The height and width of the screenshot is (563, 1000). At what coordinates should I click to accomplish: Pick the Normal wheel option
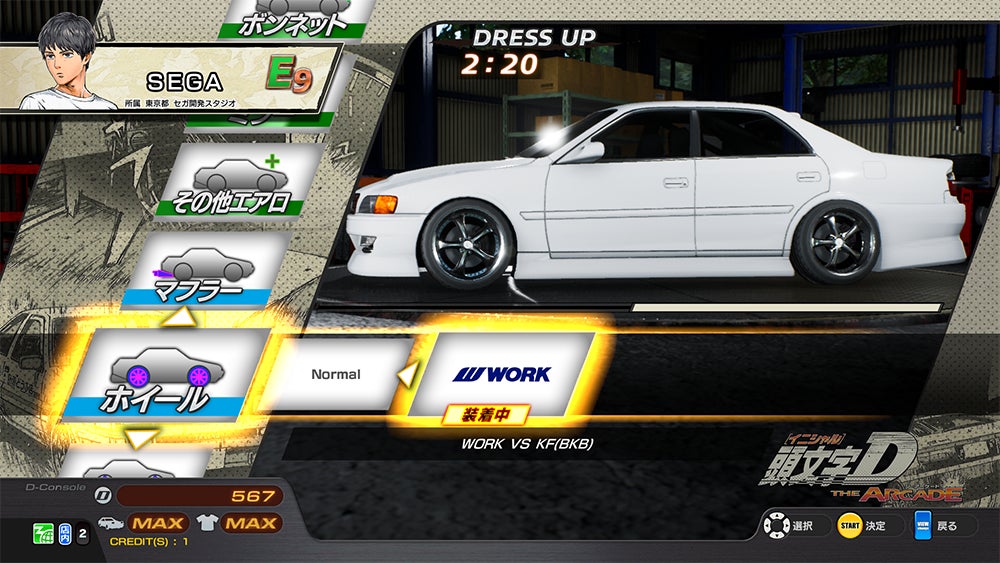[336, 375]
